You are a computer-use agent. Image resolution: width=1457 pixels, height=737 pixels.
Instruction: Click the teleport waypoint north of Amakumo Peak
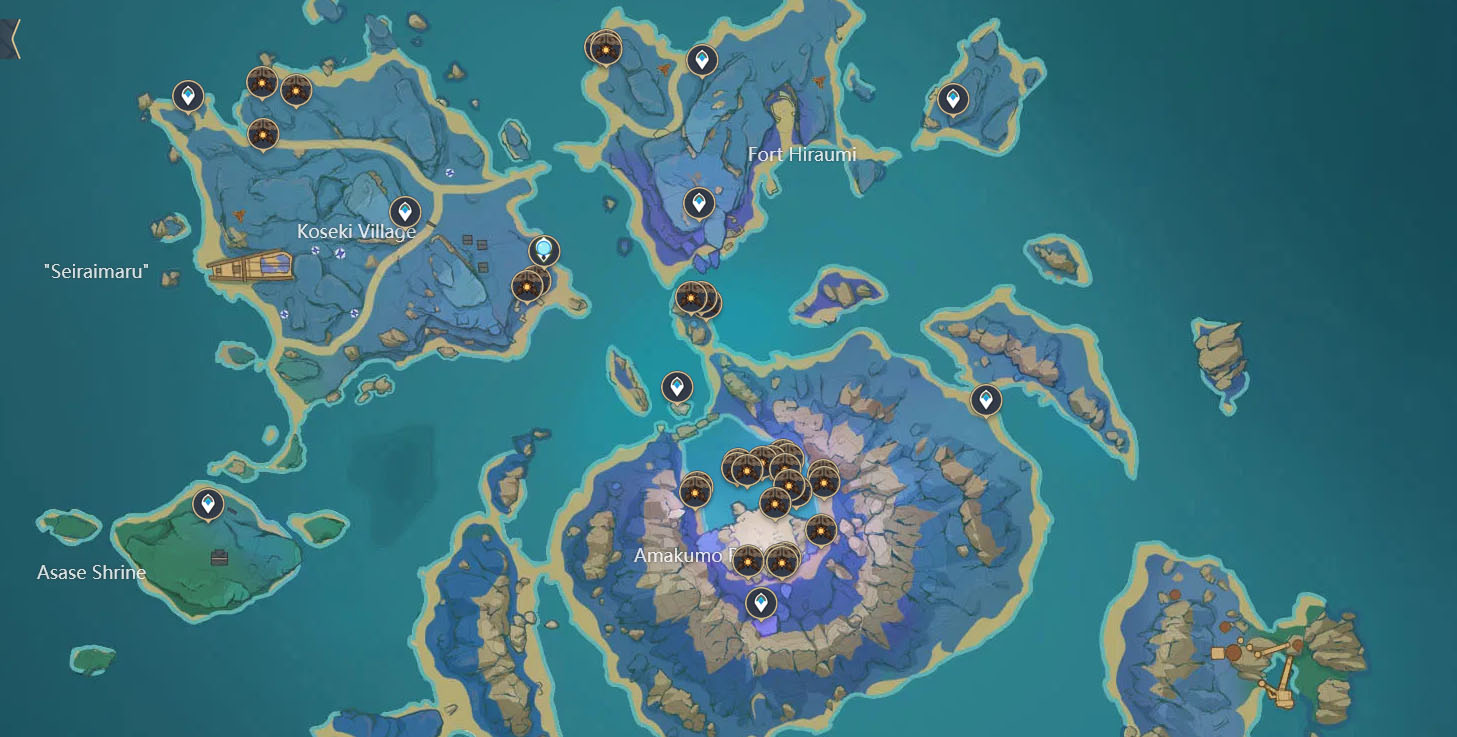(x=676, y=385)
